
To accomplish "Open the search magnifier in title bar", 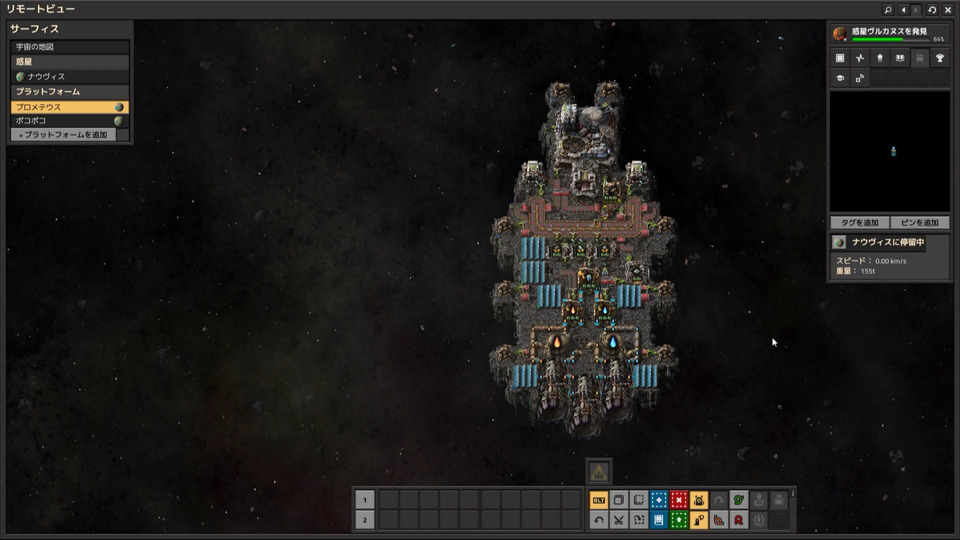I will 888,10.
